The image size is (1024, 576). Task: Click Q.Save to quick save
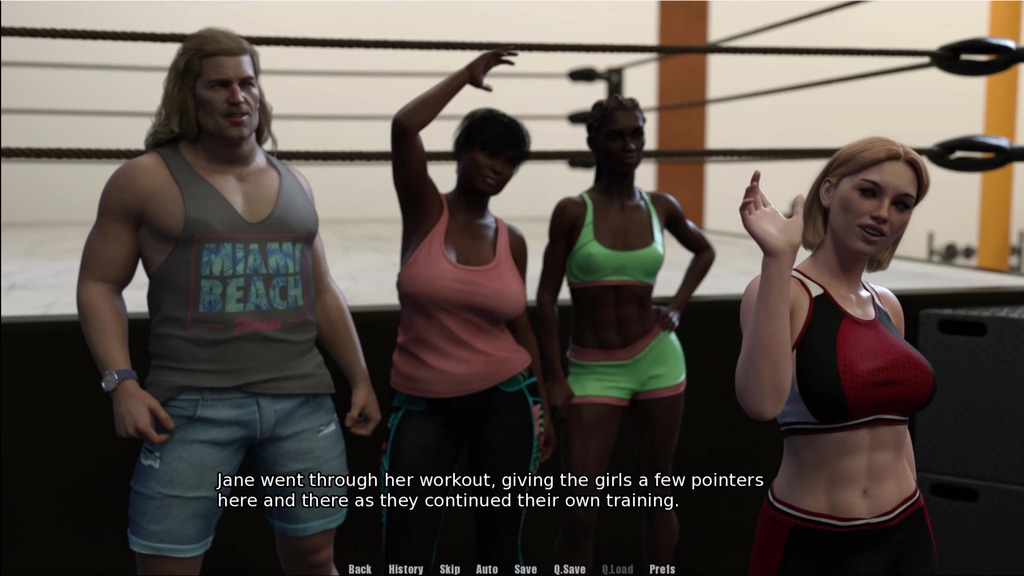click(570, 569)
